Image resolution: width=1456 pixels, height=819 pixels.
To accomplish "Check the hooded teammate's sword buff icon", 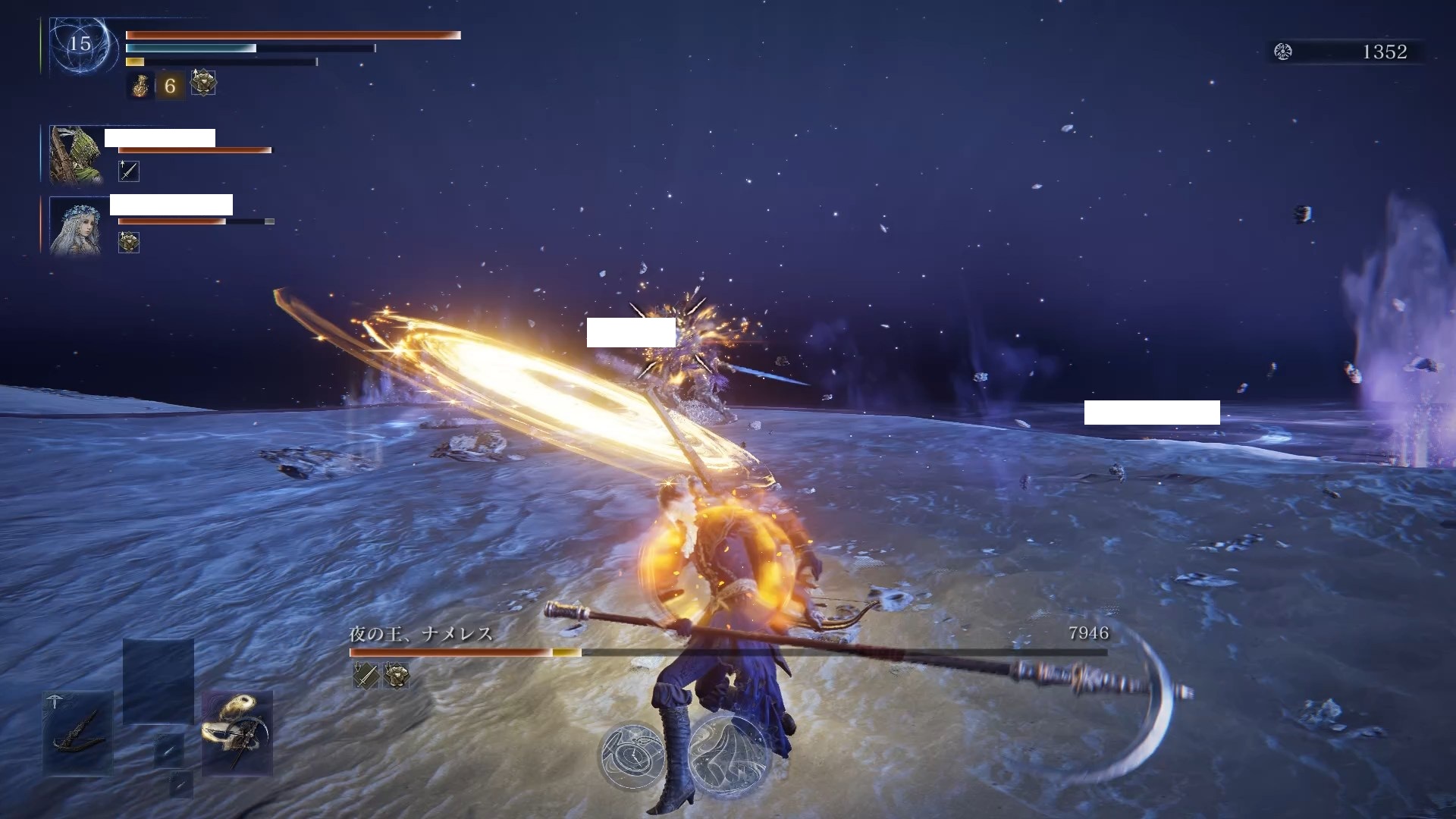I will click(129, 171).
